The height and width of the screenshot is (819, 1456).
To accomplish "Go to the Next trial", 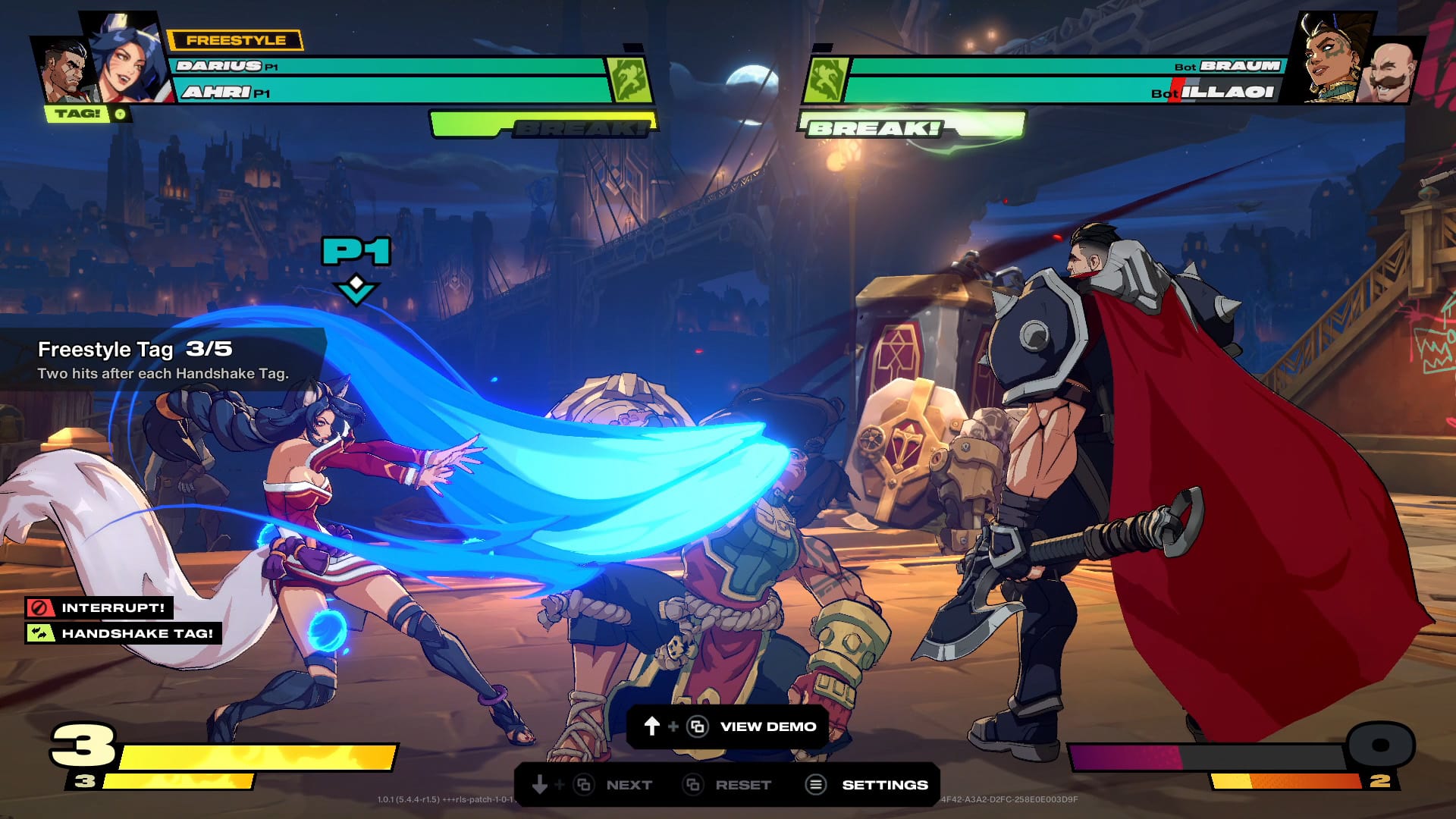I will pyautogui.click(x=628, y=785).
